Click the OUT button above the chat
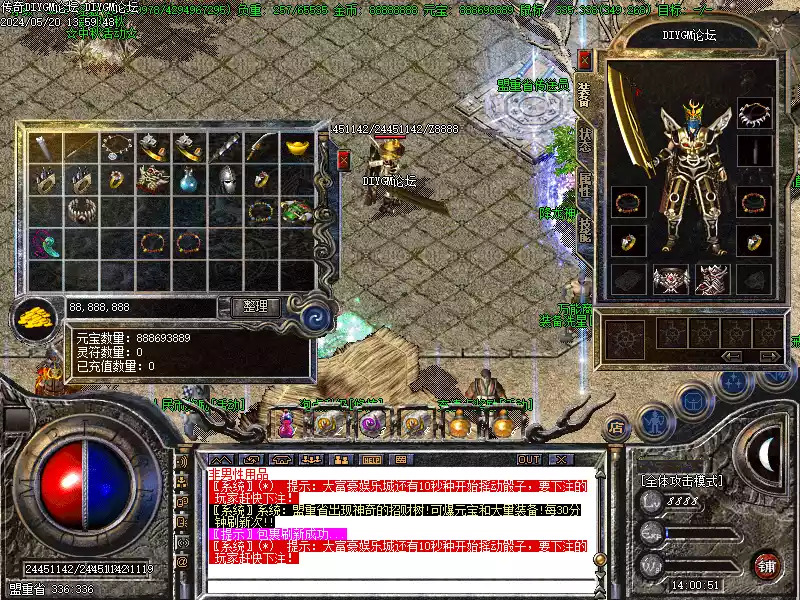 click(x=528, y=460)
